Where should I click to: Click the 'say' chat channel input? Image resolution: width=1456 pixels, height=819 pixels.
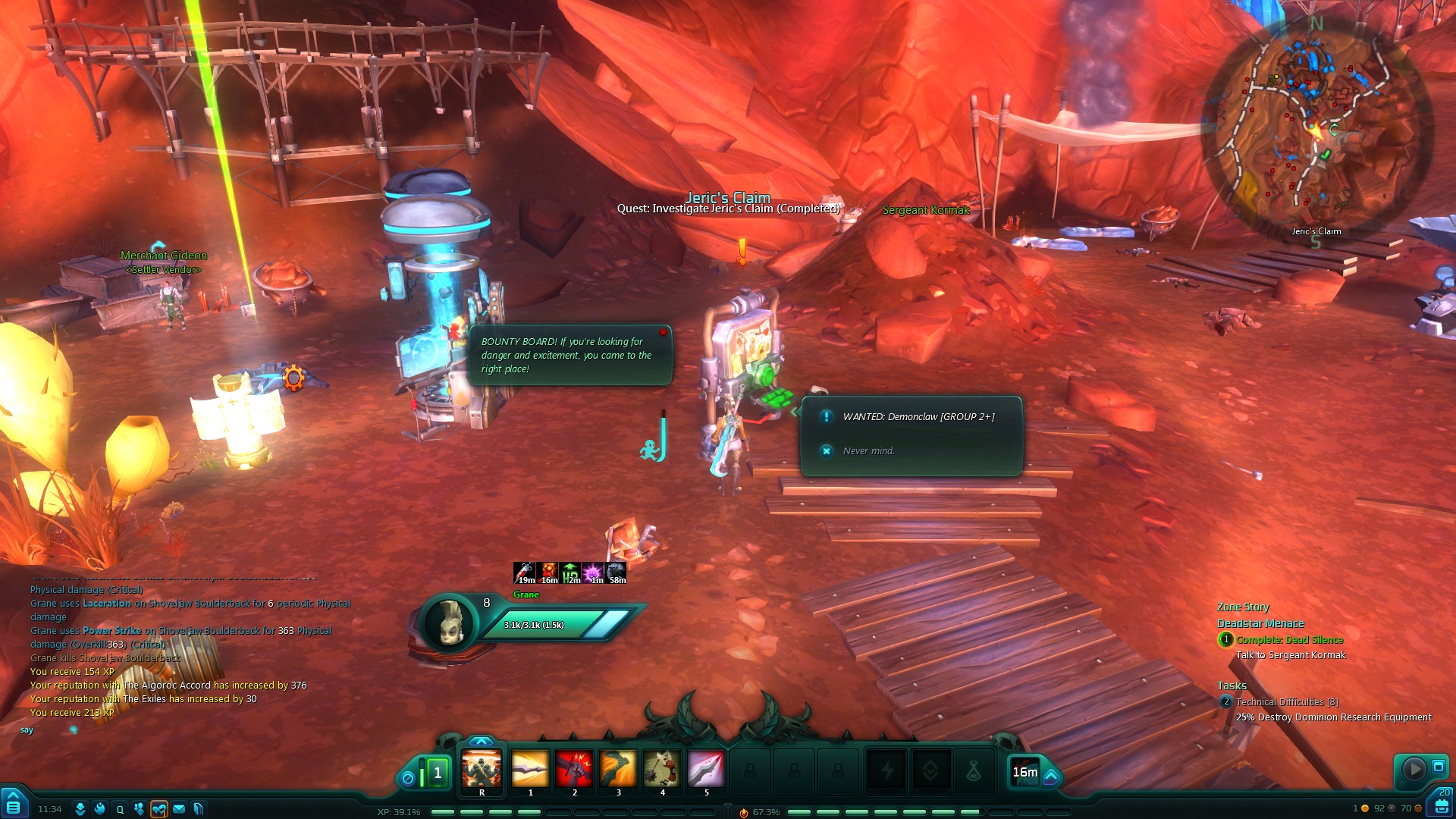pos(27,730)
